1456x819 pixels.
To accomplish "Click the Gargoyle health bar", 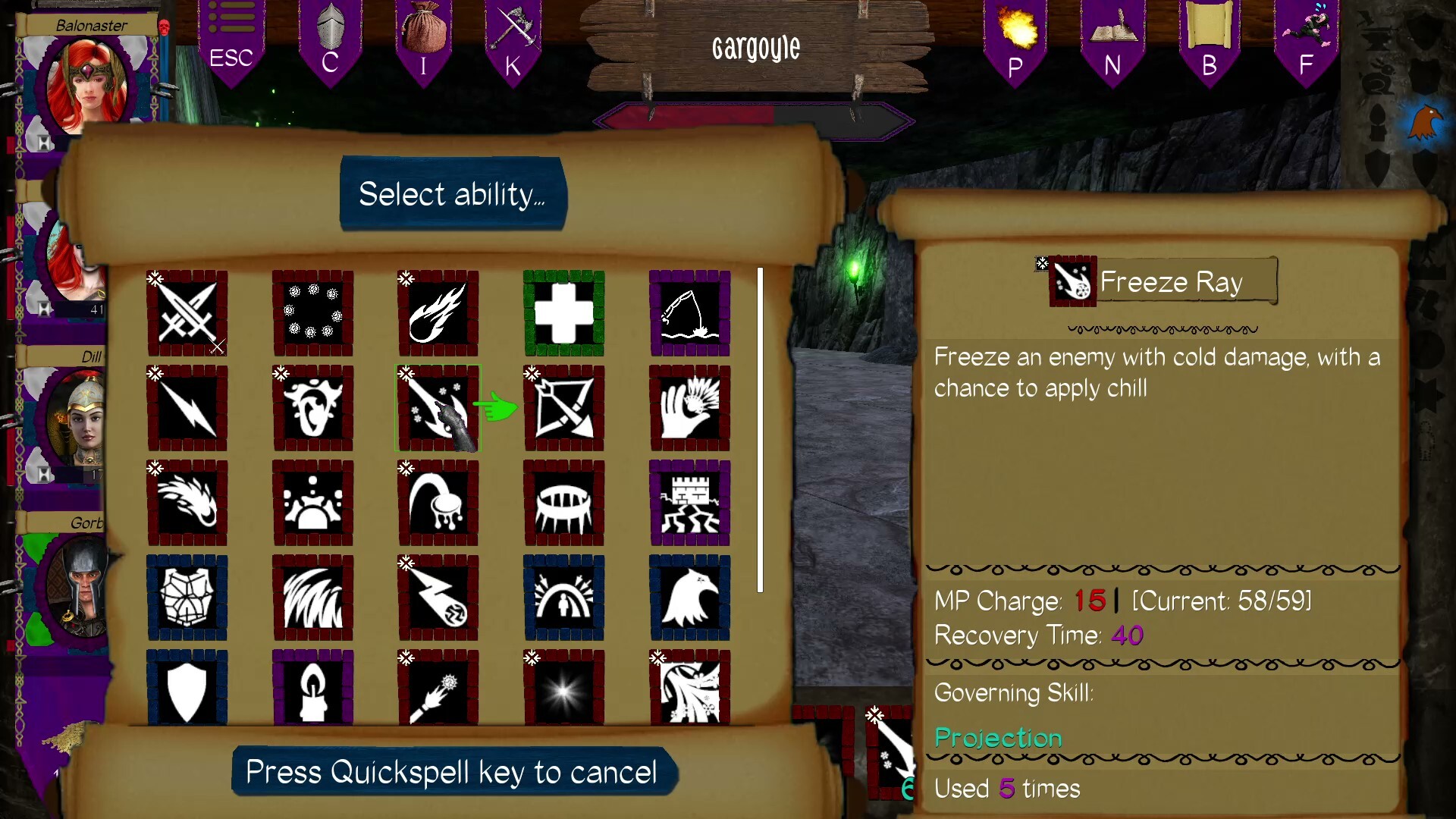I will [755, 118].
